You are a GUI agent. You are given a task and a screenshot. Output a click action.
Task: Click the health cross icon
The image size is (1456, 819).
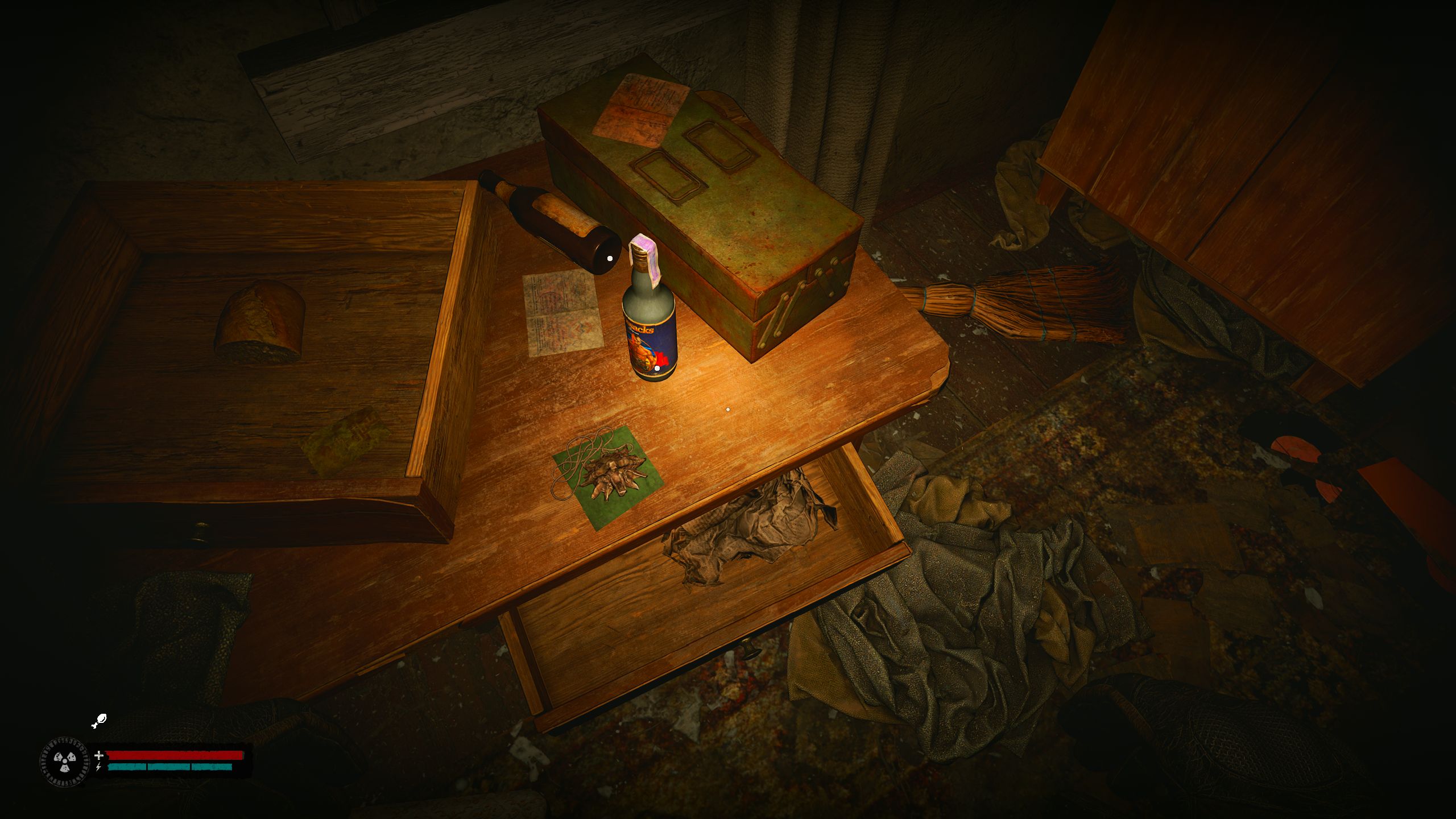pos(99,755)
